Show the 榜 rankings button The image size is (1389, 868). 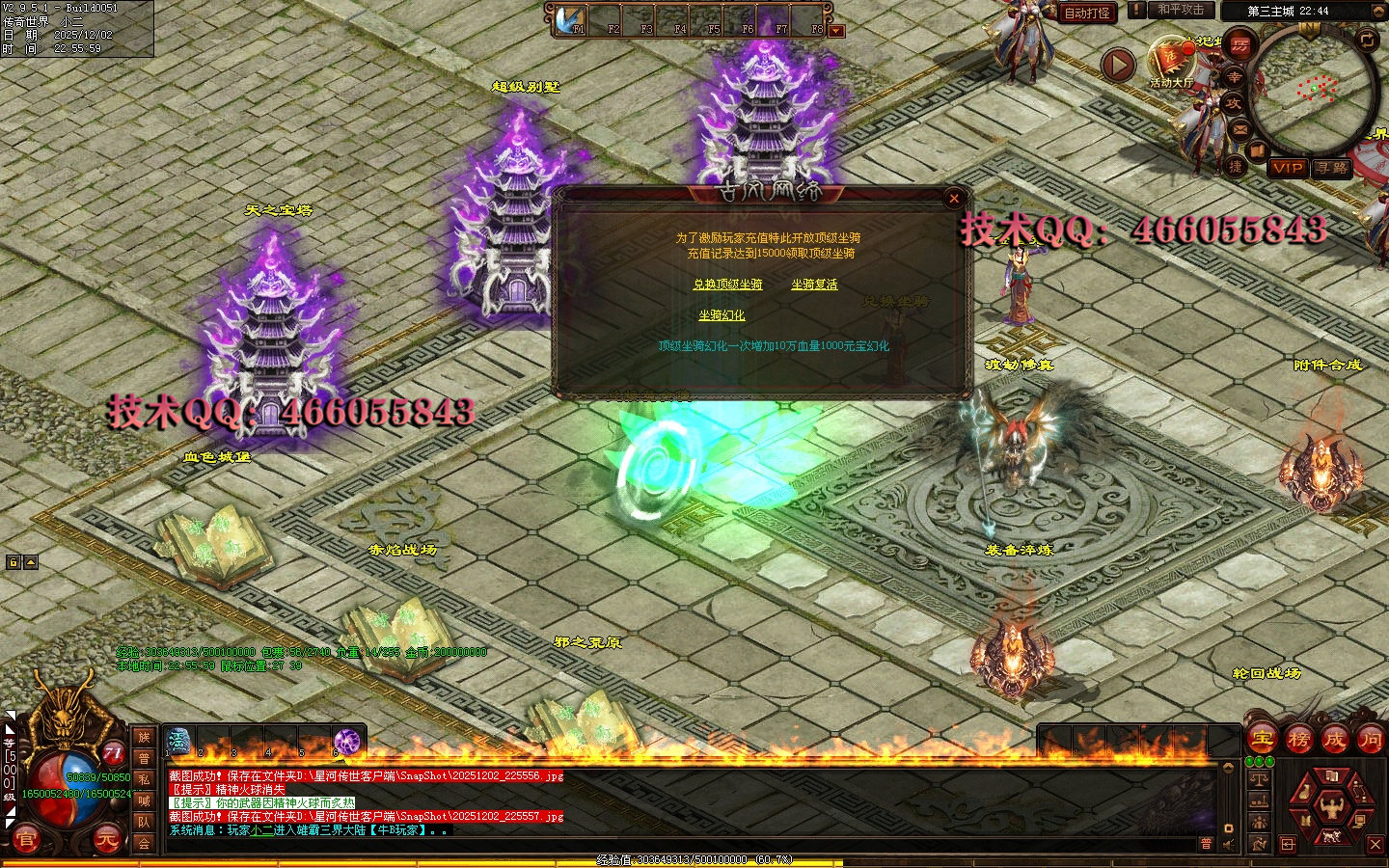[1298, 740]
